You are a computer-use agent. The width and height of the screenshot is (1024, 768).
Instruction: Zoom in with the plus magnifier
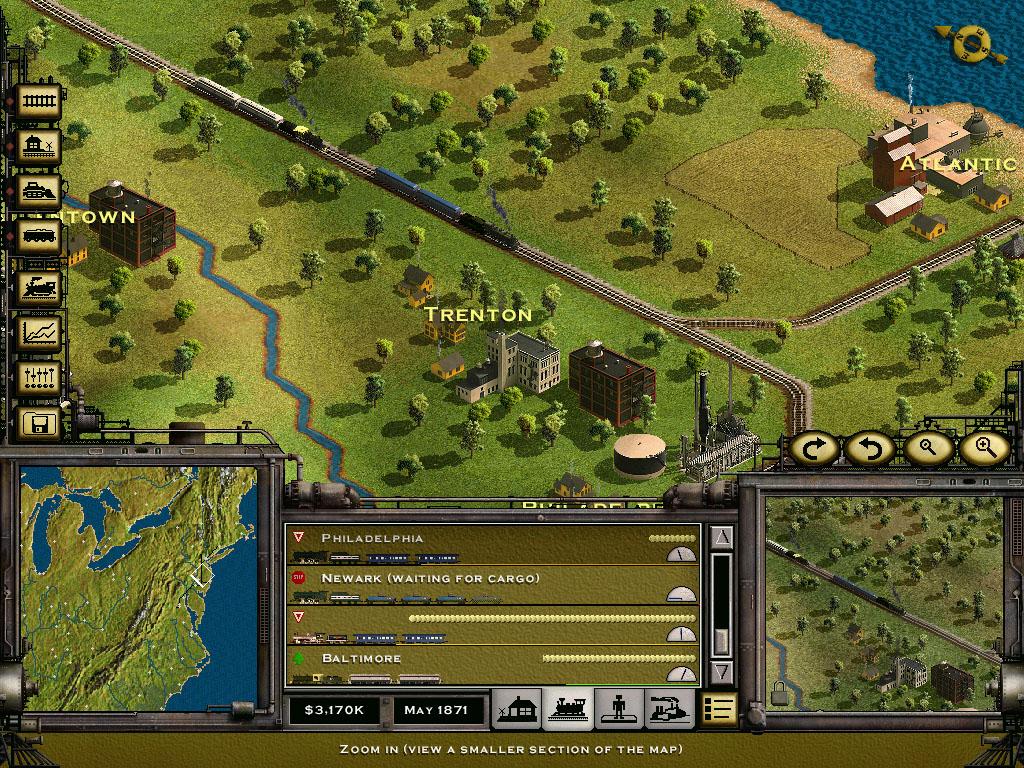tap(984, 448)
